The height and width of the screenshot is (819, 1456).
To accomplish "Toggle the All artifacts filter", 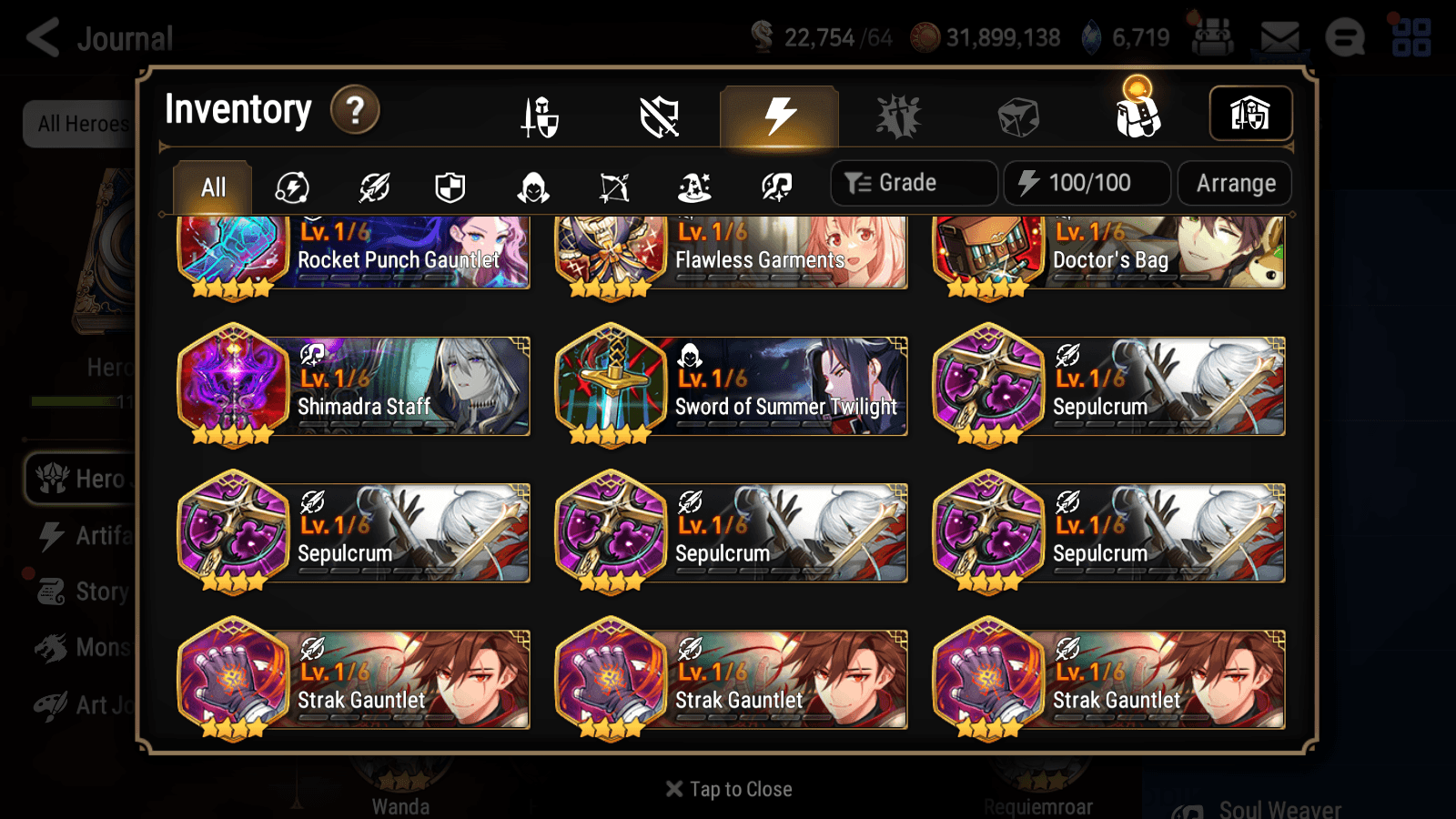I will pyautogui.click(x=212, y=187).
